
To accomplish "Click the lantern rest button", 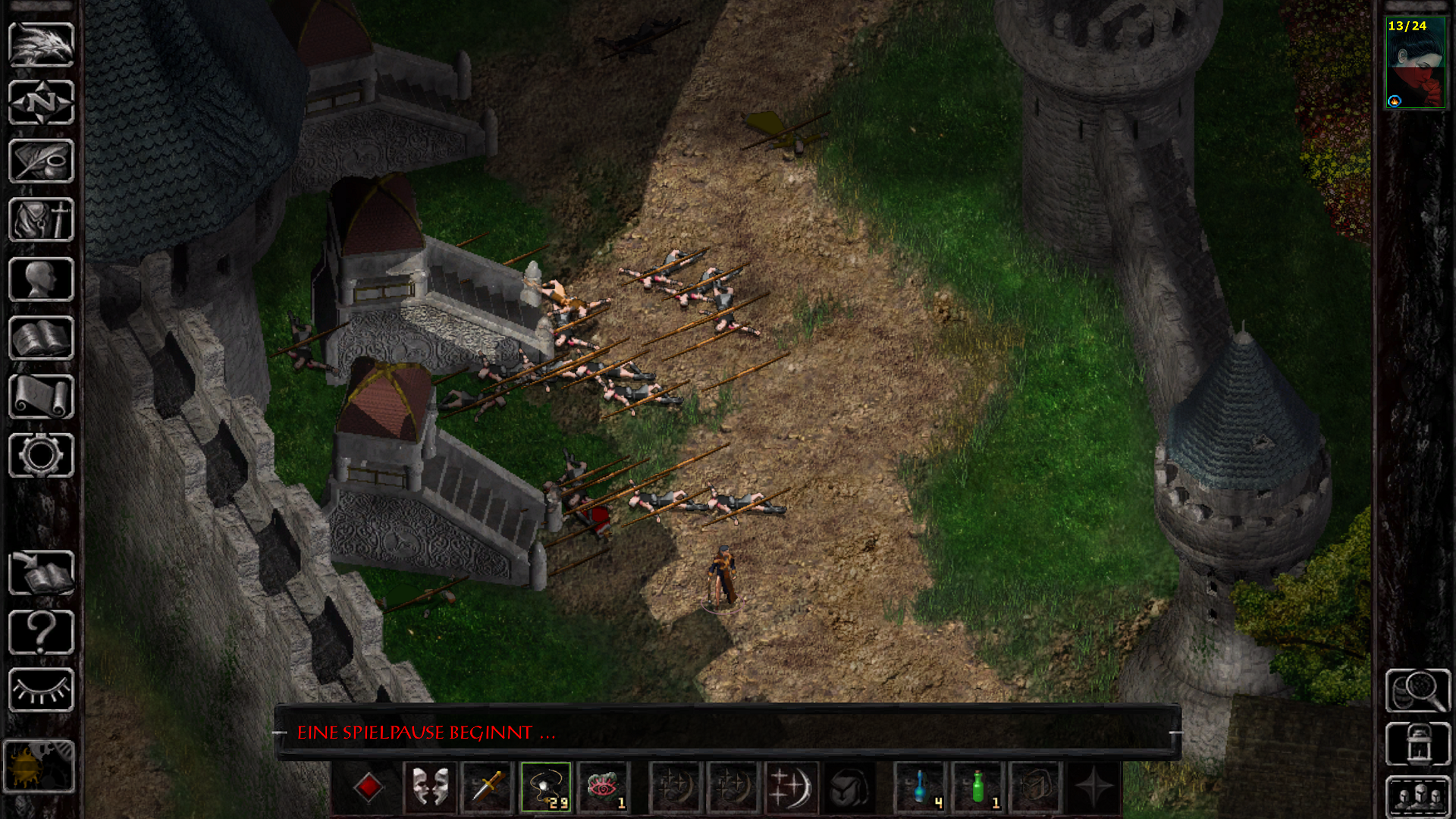I will 1418,743.
